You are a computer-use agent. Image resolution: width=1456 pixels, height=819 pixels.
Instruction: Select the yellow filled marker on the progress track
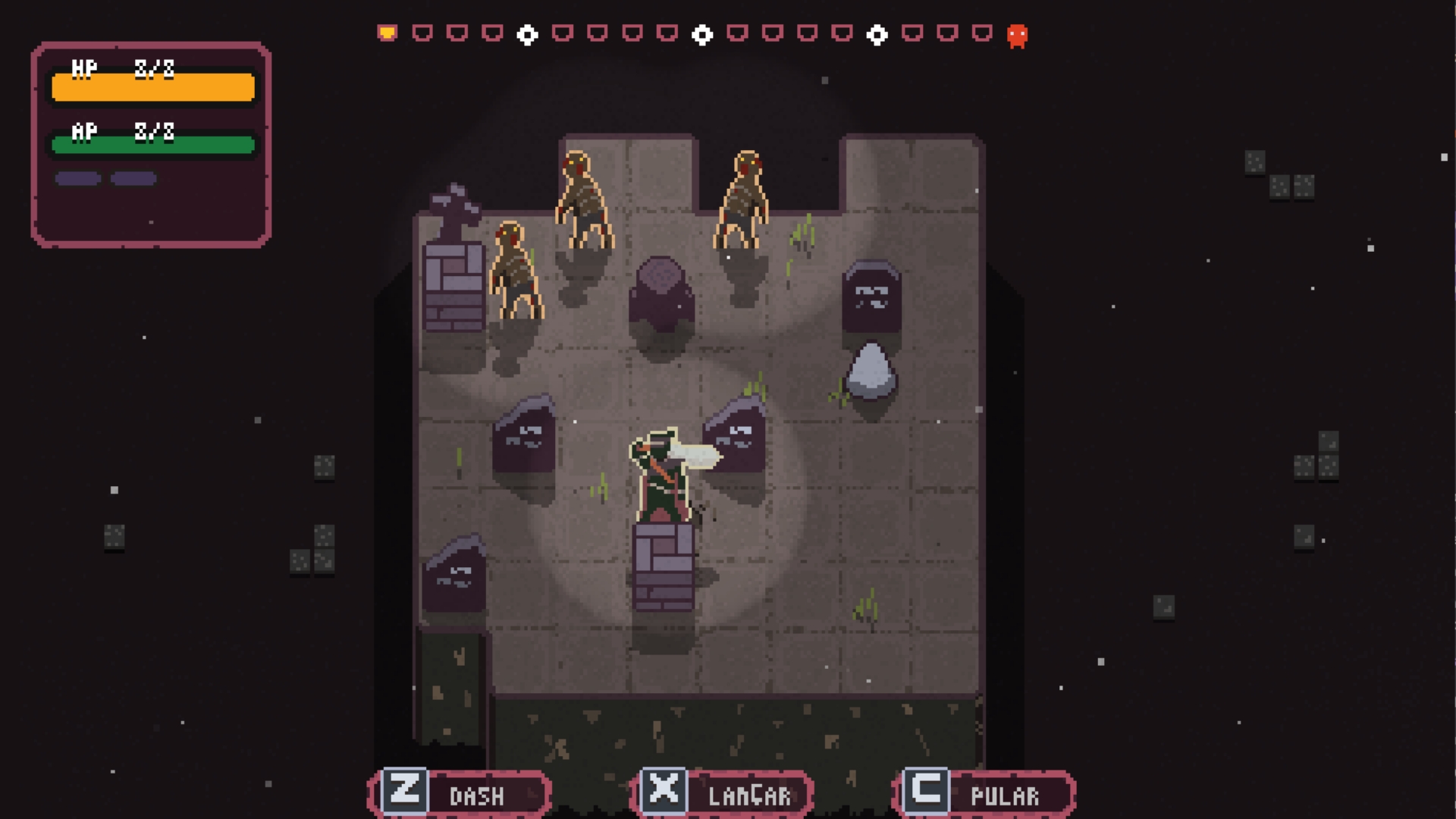click(x=387, y=32)
